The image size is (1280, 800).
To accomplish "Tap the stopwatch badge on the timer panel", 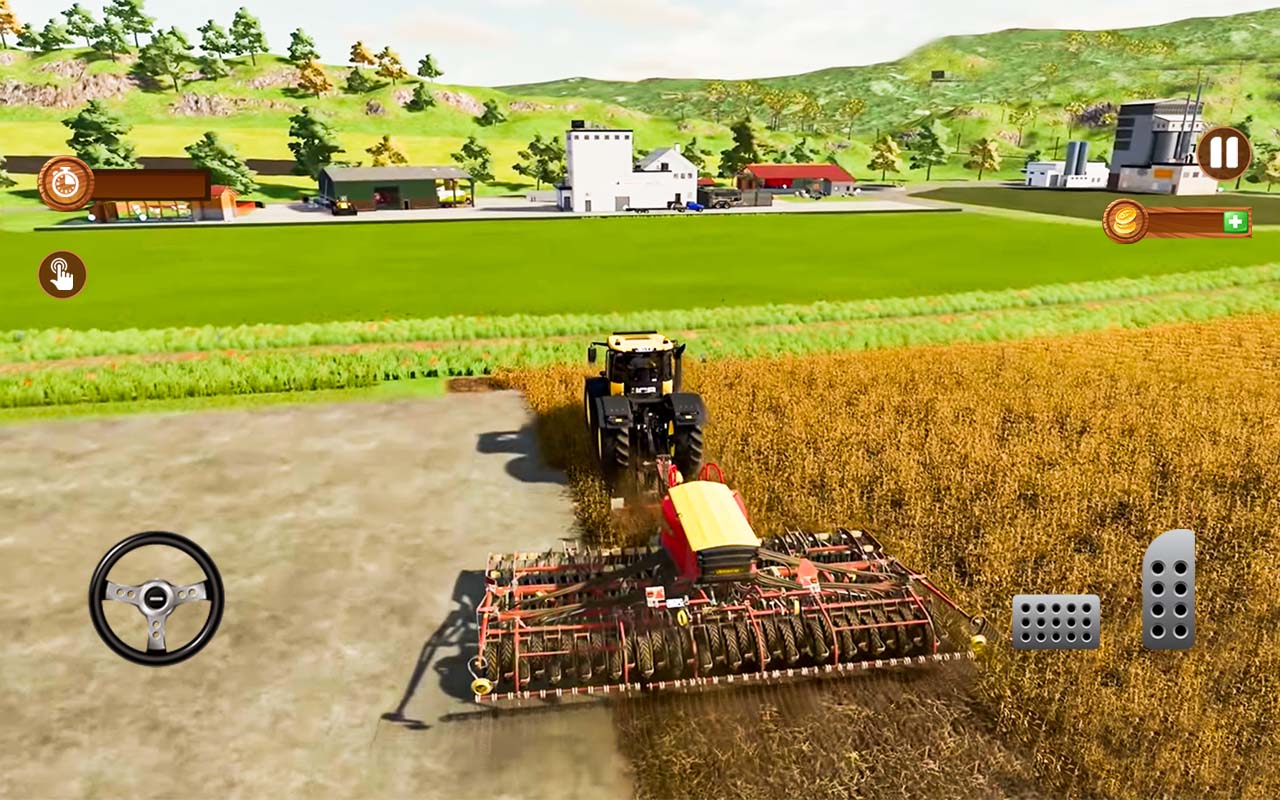I will coord(64,183).
